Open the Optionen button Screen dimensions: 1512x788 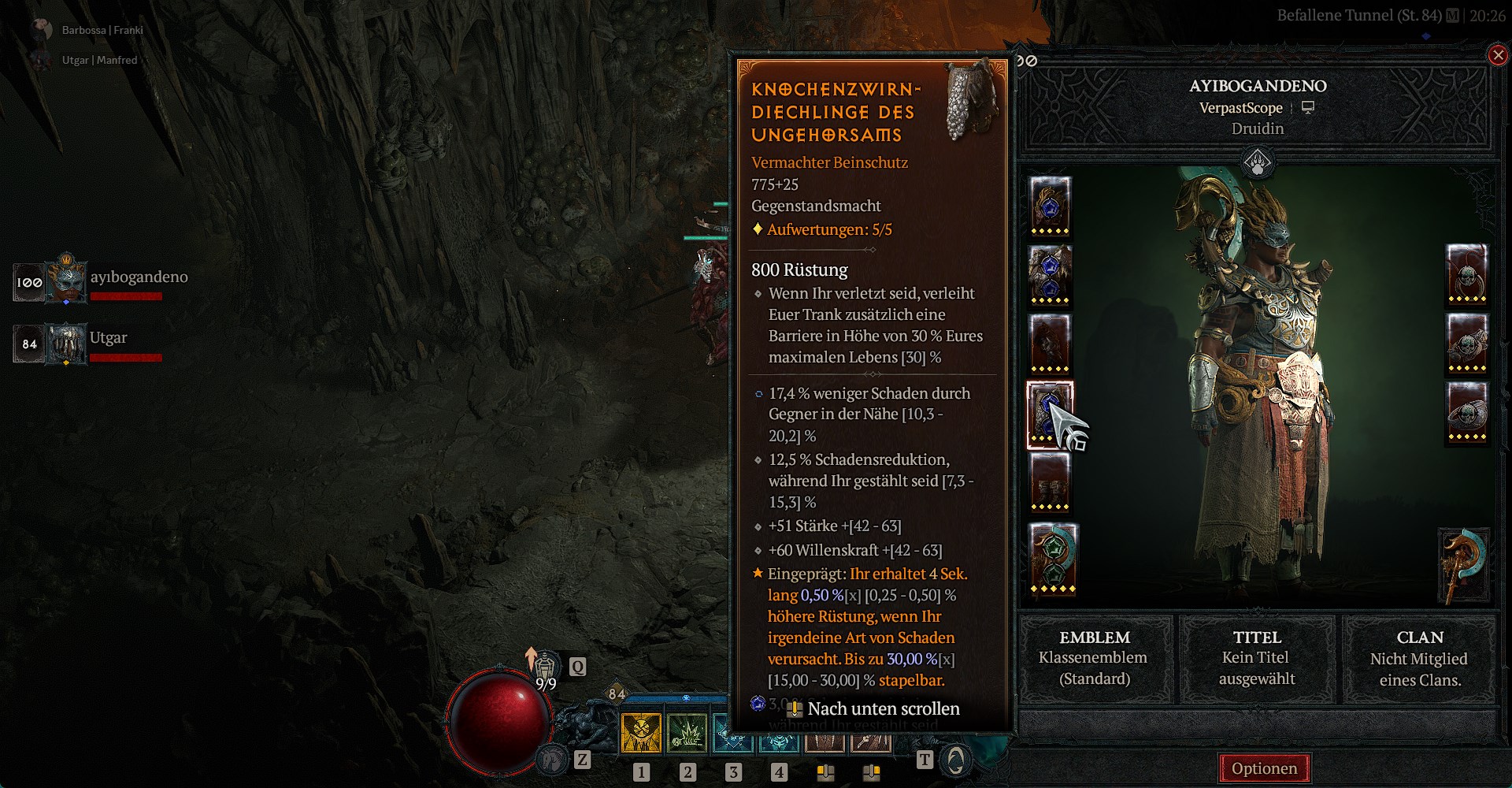tap(1264, 768)
